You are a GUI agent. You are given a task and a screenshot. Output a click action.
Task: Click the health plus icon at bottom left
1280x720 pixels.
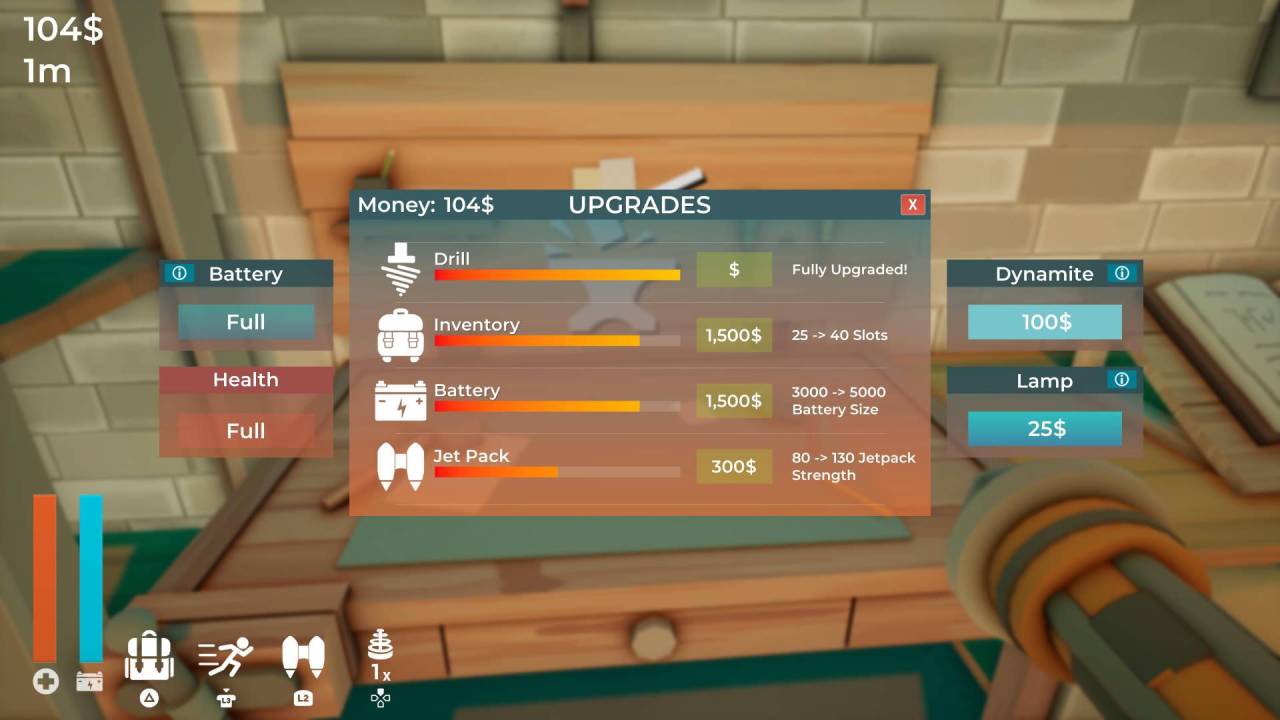45,681
